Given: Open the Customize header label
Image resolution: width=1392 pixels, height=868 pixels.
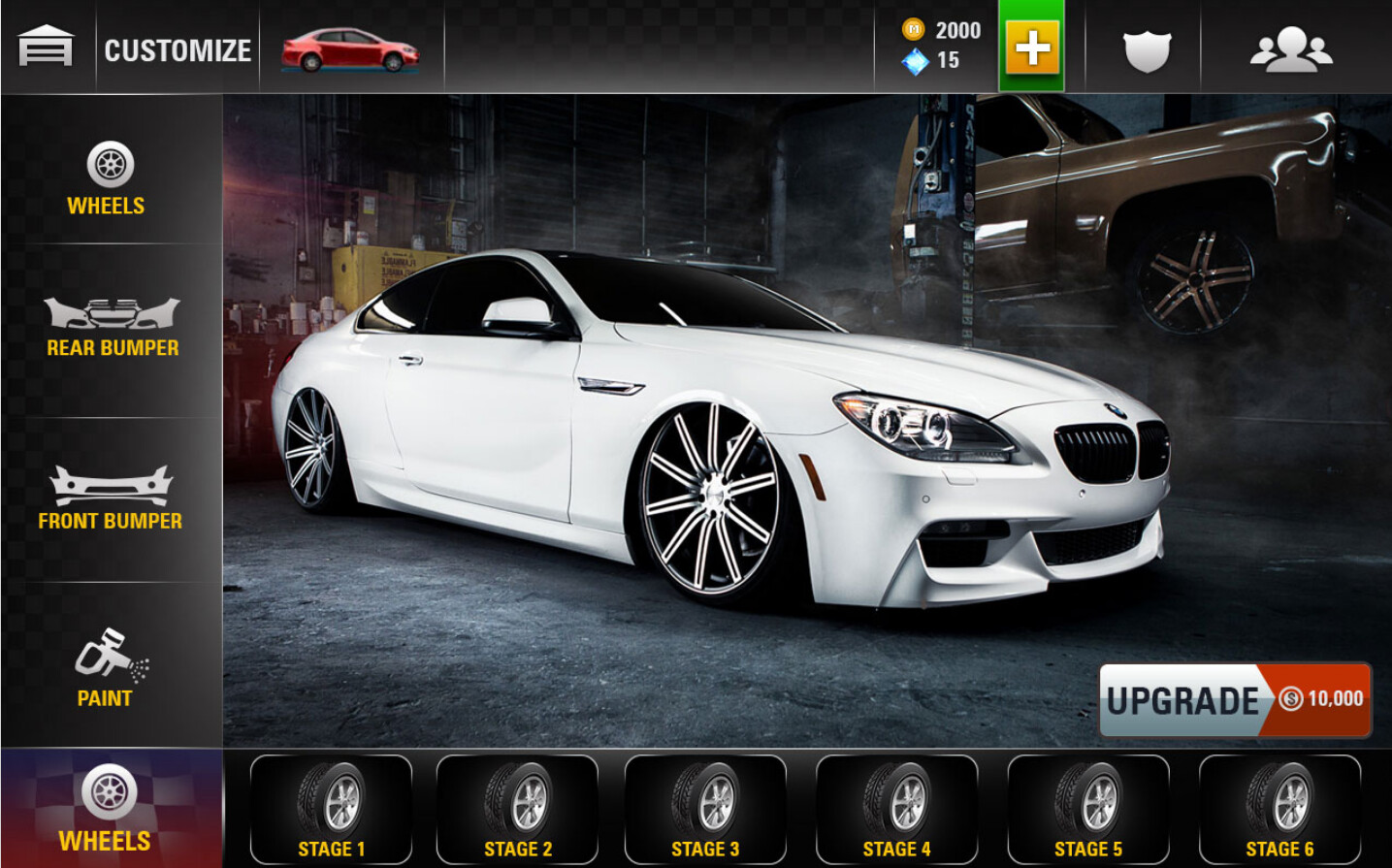Looking at the screenshot, I should (x=178, y=50).
